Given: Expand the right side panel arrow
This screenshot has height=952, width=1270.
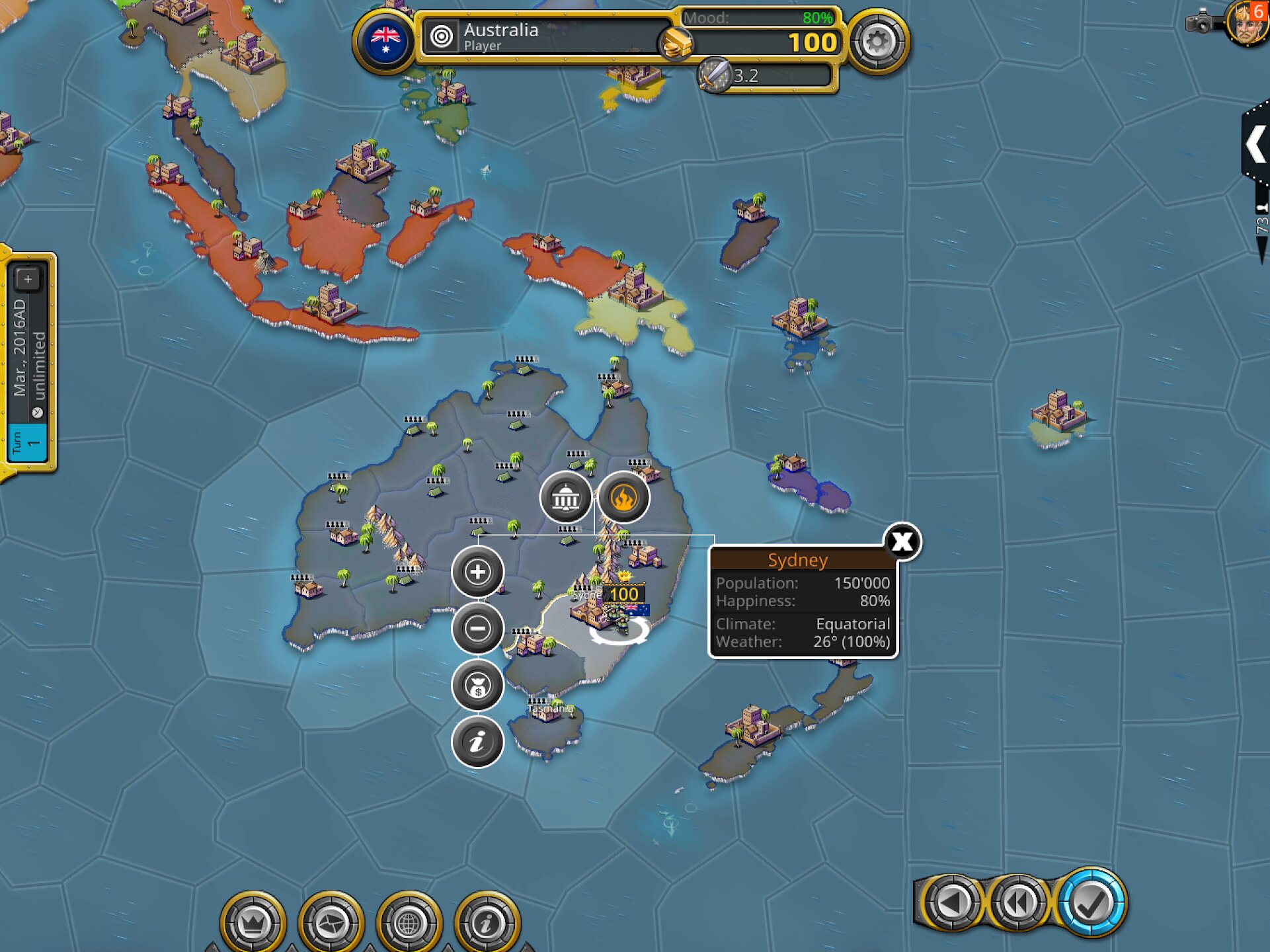Looking at the screenshot, I should (1255, 144).
